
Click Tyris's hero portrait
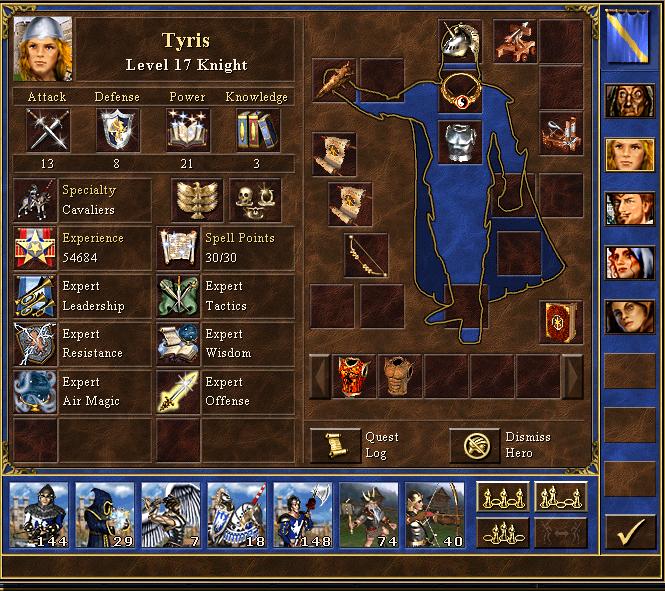(36, 48)
